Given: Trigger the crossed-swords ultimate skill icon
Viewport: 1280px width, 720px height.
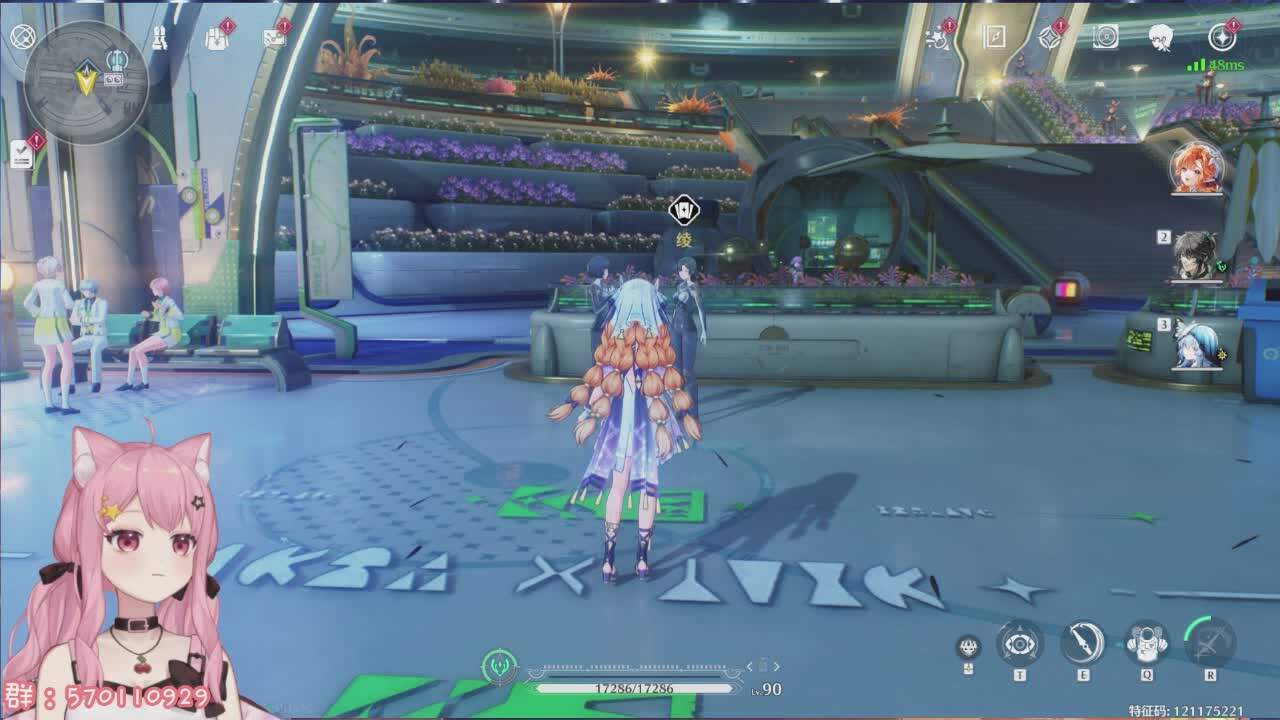Looking at the screenshot, I should pos(1210,641).
